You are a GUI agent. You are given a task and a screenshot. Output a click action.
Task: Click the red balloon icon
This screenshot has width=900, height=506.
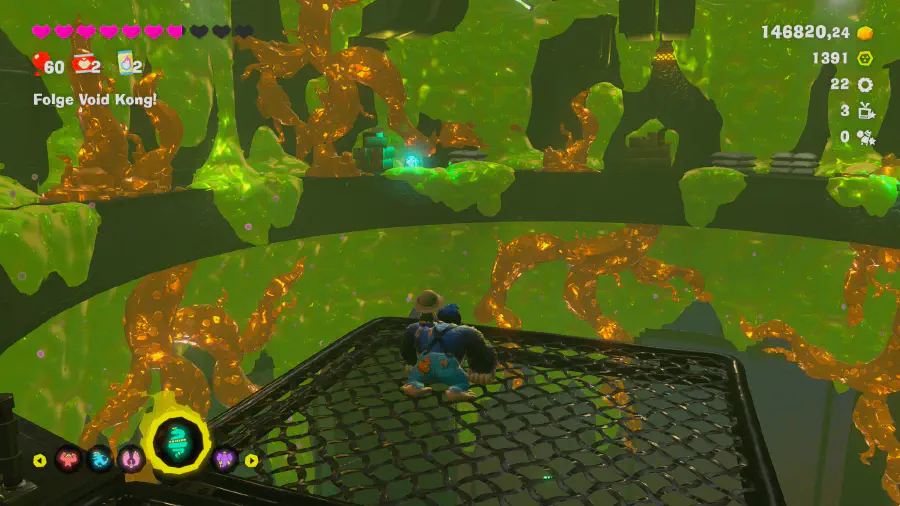[39, 66]
